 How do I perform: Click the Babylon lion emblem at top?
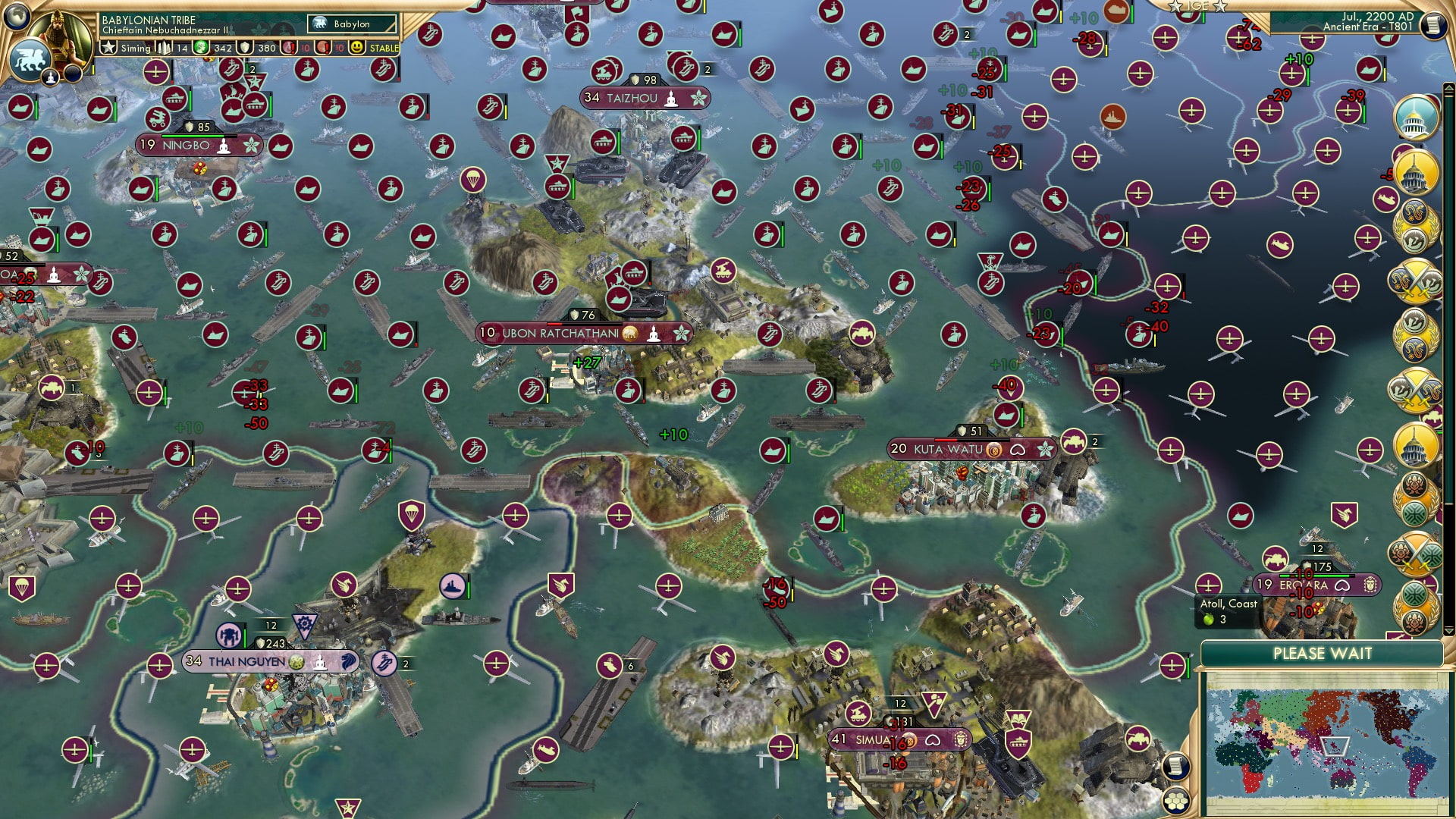click(320, 23)
